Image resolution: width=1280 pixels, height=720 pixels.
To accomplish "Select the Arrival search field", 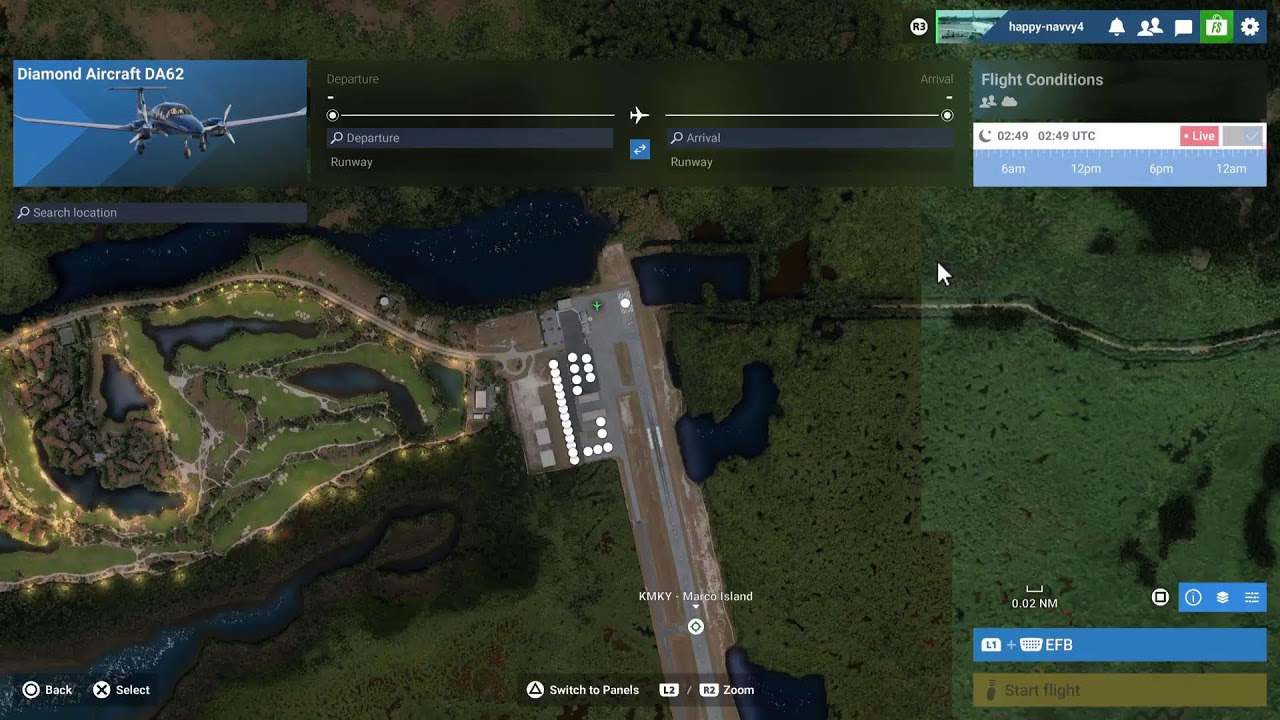I will [x=810, y=138].
